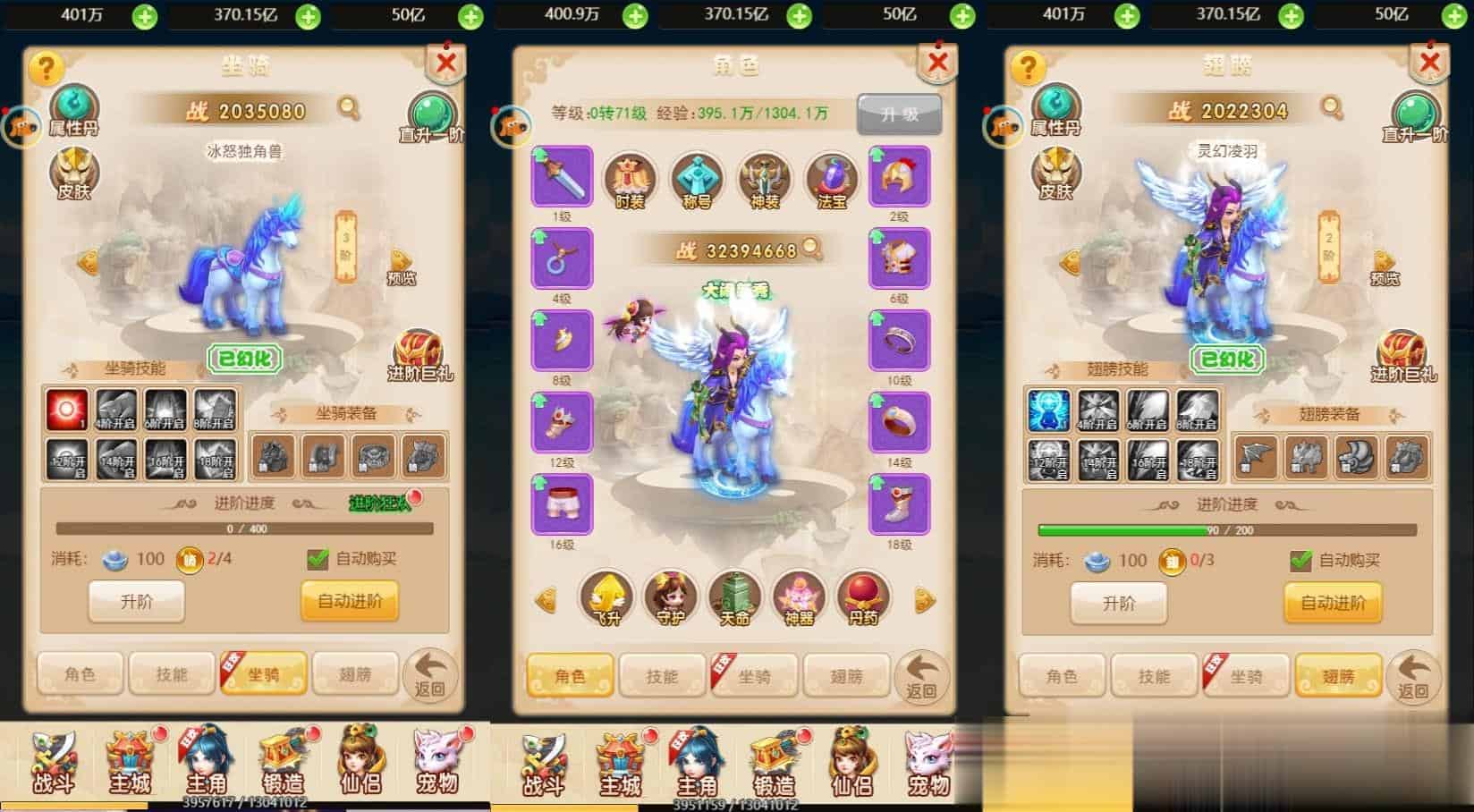Show next icons with arrow beside 丹药
This screenshot has height=812, width=1474.
pyautogui.click(x=925, y=600)
